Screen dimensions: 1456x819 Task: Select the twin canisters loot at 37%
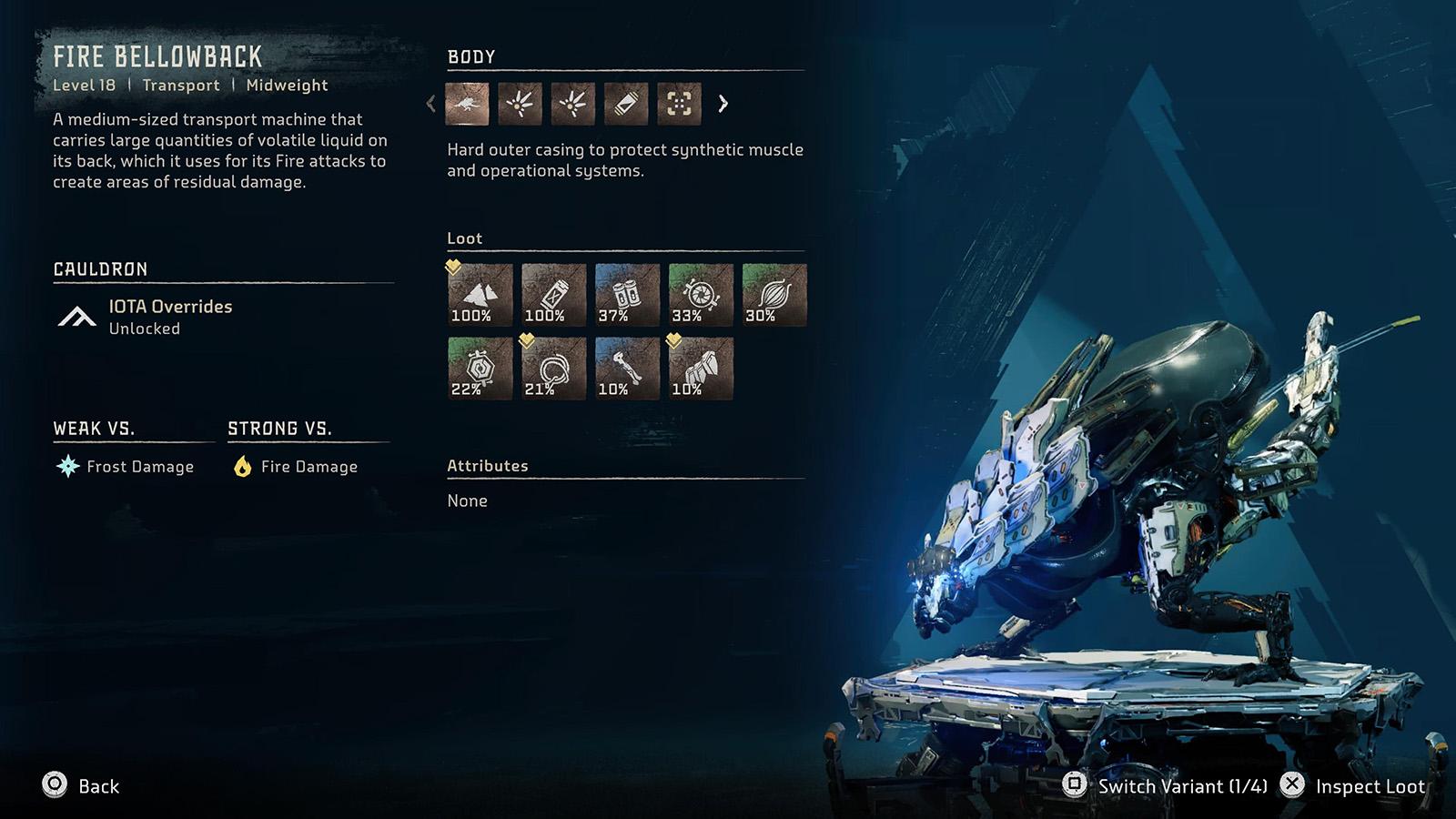(x=627, y=295)
